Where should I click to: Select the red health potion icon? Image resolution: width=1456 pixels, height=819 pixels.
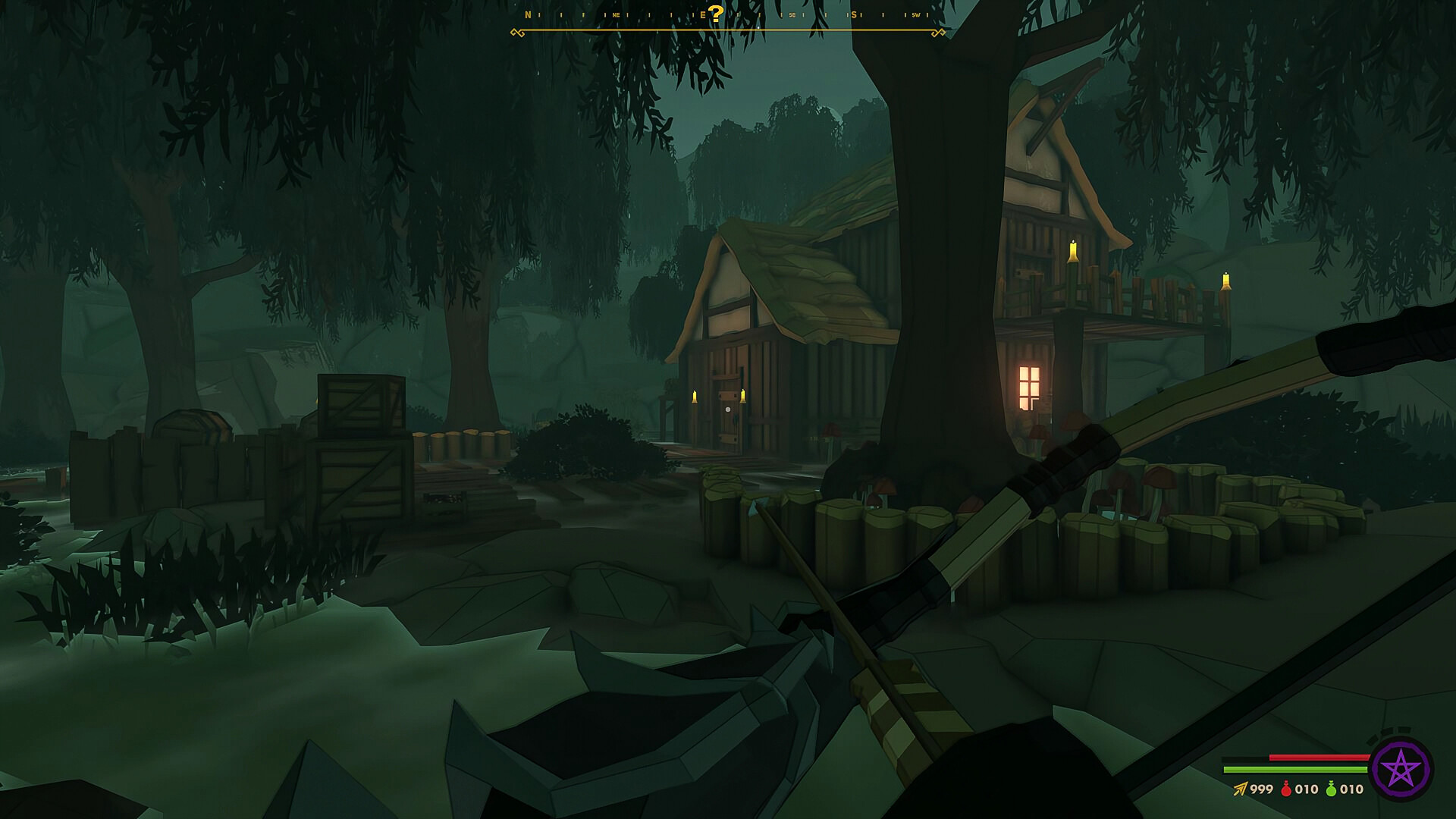click(1287, 789)
